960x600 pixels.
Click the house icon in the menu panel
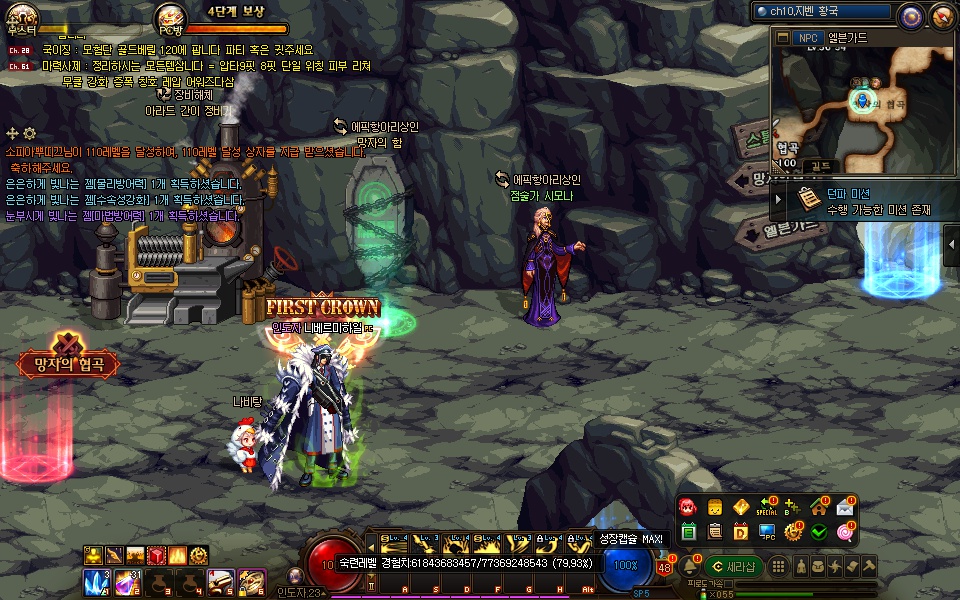click(x=819, y=508)
